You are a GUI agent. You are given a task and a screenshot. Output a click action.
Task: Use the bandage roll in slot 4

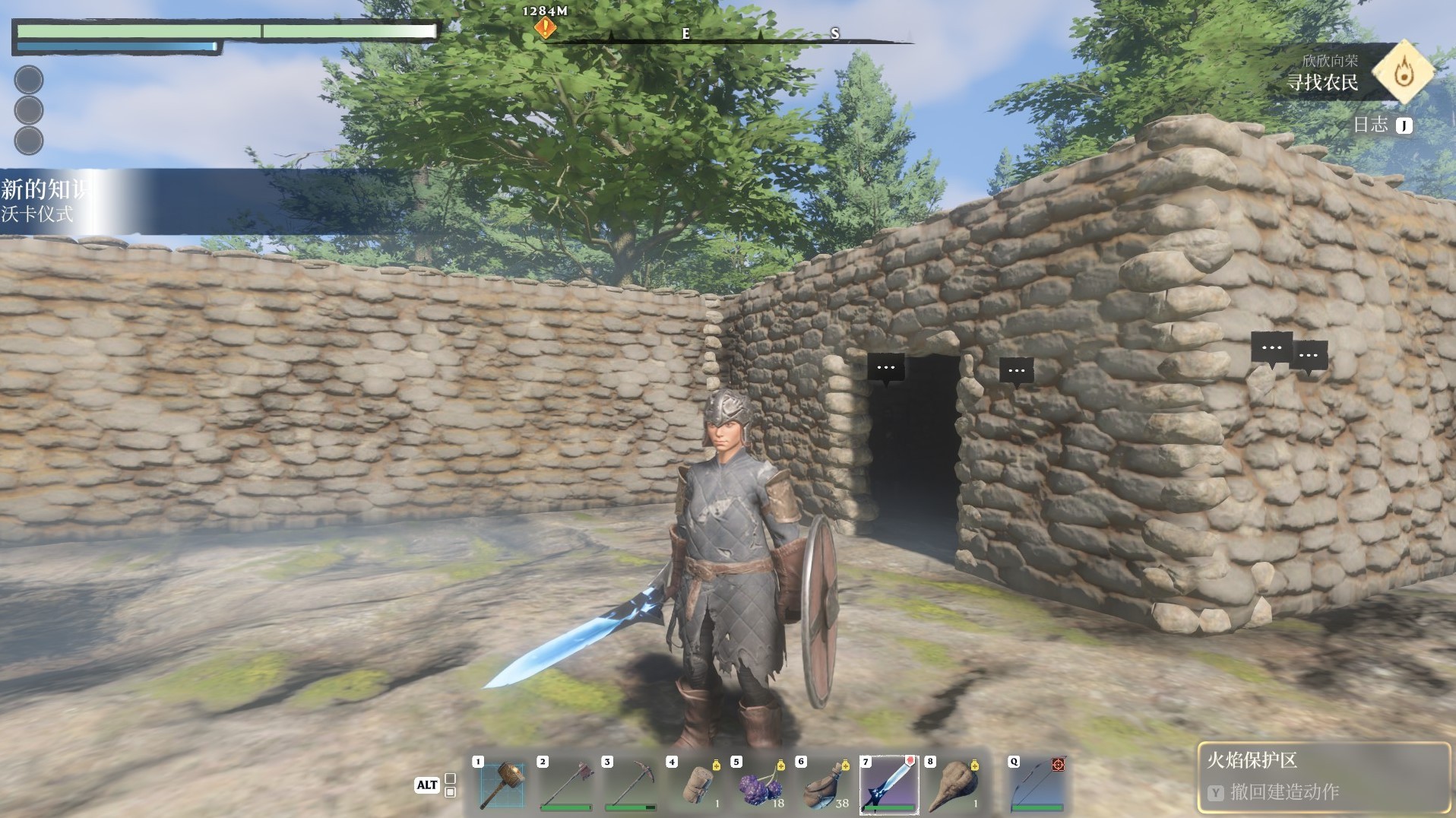point(695,786)
